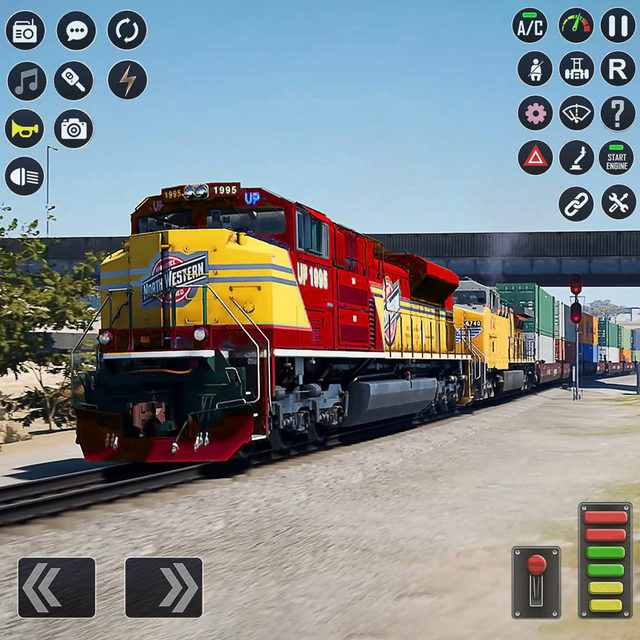
Task: Sound the yellow train horn
Action: [x=25, y=128]
